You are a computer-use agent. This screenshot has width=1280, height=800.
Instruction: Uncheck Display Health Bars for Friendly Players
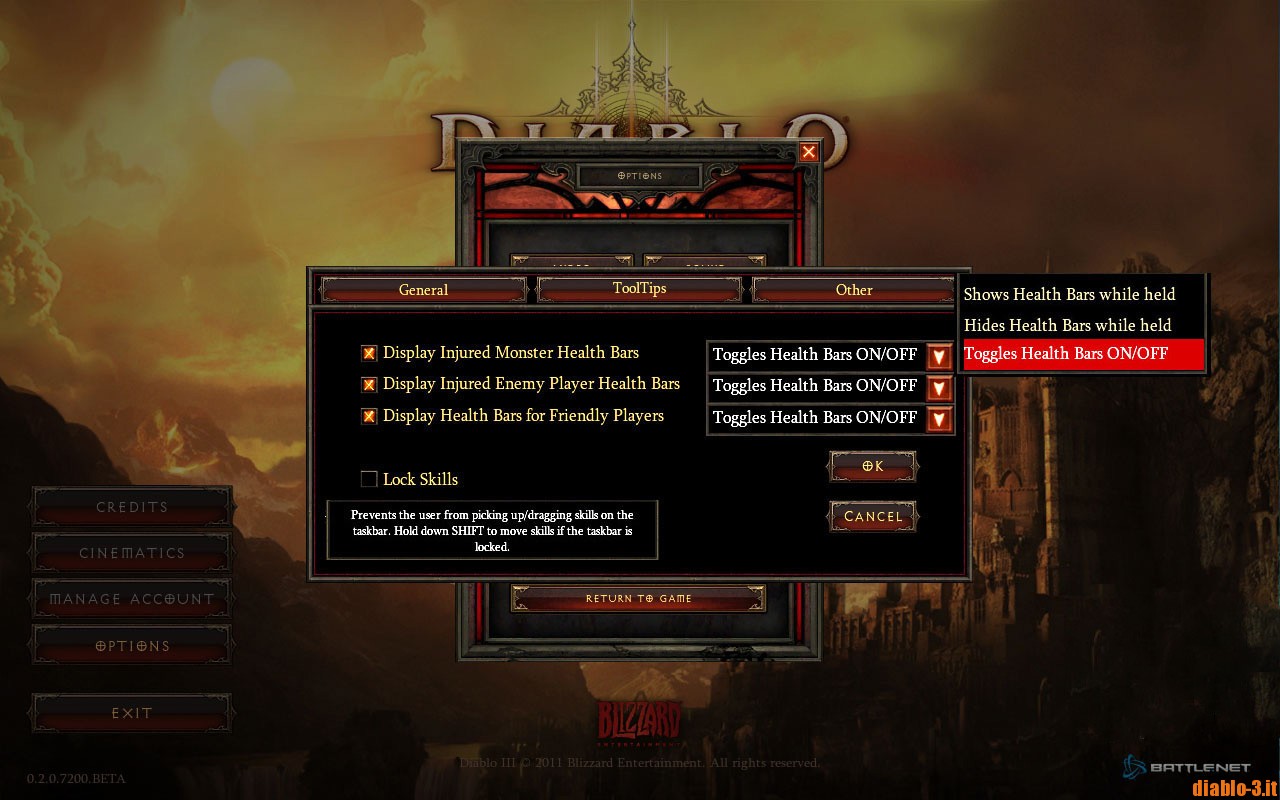coord(368,416)
